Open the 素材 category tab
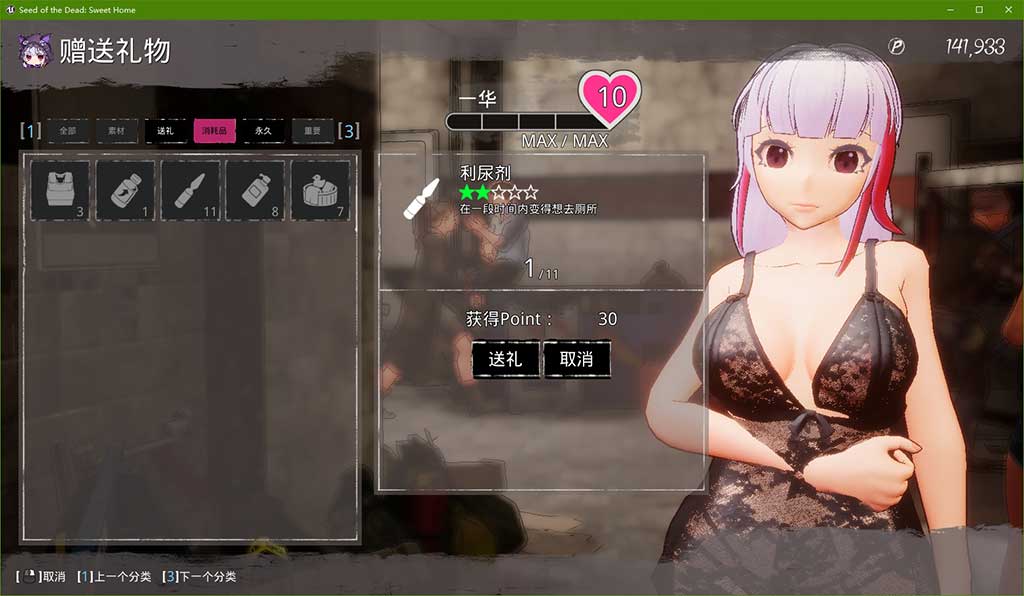Viewport: 1024px width, 596px height. (116, 131)
